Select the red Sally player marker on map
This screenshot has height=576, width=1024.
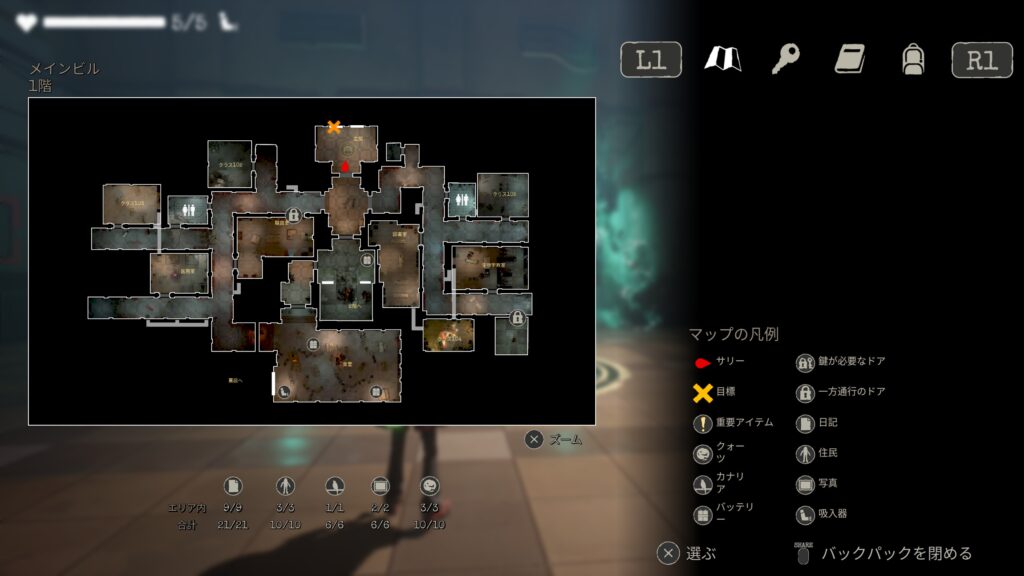click(x=346, y=166)
